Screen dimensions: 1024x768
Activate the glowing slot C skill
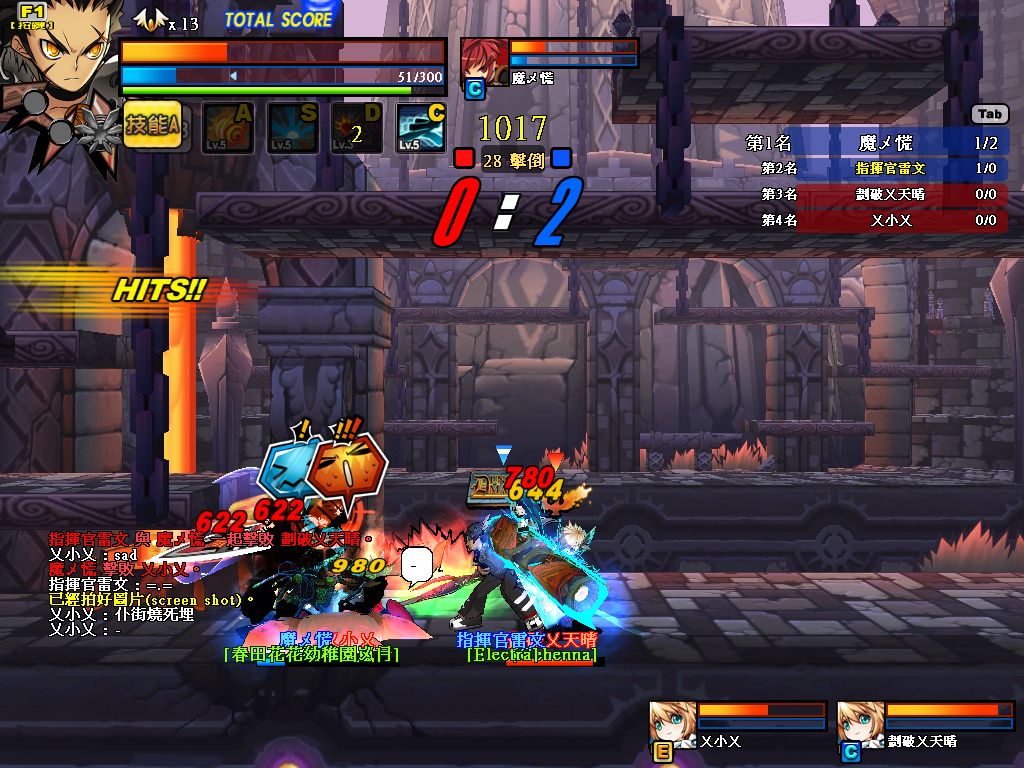click(x=421, y=128)
